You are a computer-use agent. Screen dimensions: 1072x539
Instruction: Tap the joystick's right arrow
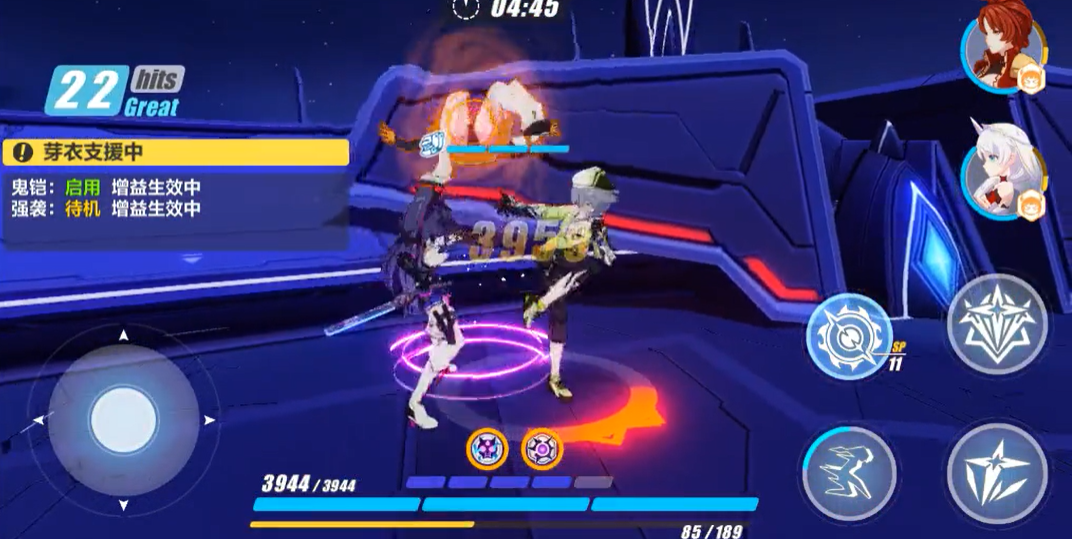click(x=209, y=420)
